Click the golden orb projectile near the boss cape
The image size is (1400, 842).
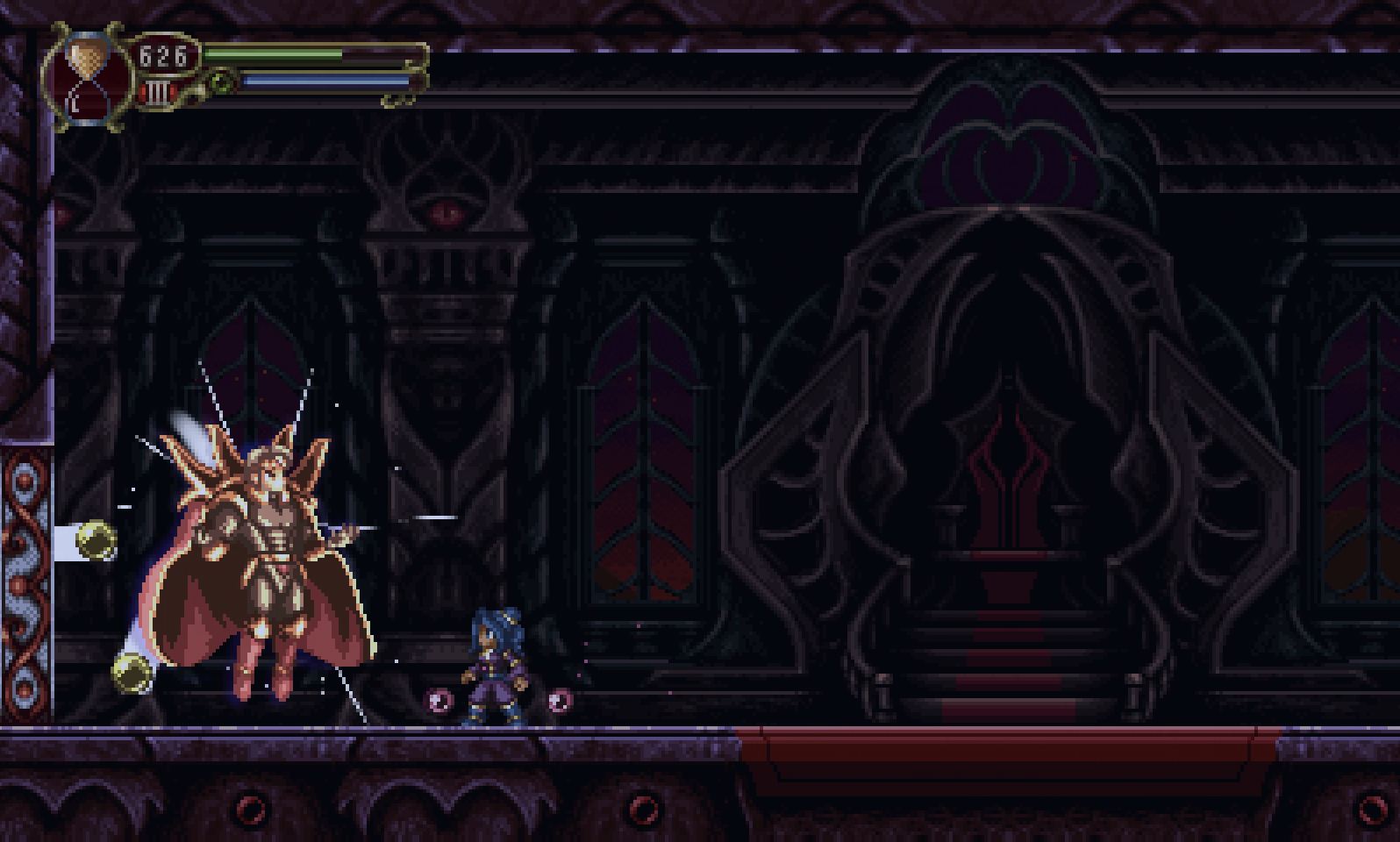(x=130, y=674)
